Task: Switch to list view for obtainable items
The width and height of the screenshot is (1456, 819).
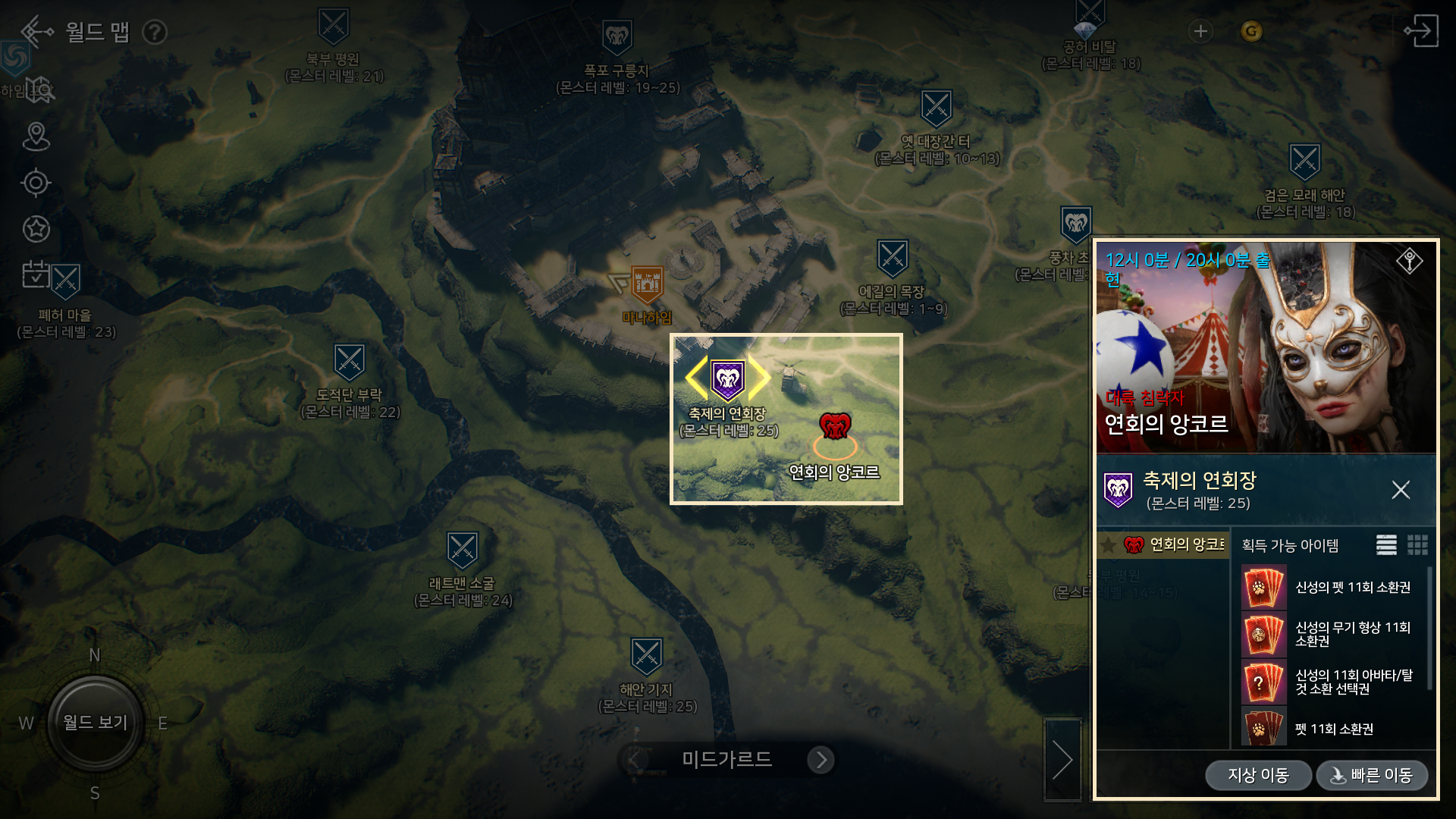Action: point(1386,545)
